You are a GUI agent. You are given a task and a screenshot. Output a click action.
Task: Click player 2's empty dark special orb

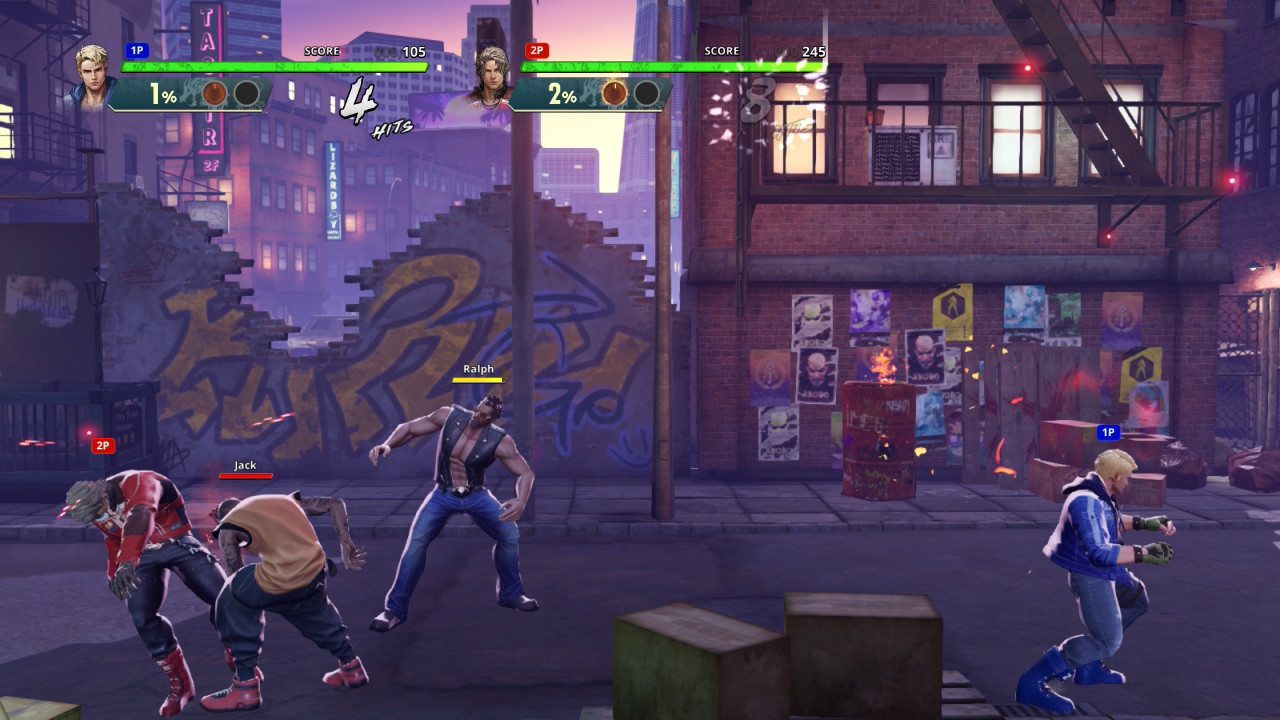tap(646, 94)
